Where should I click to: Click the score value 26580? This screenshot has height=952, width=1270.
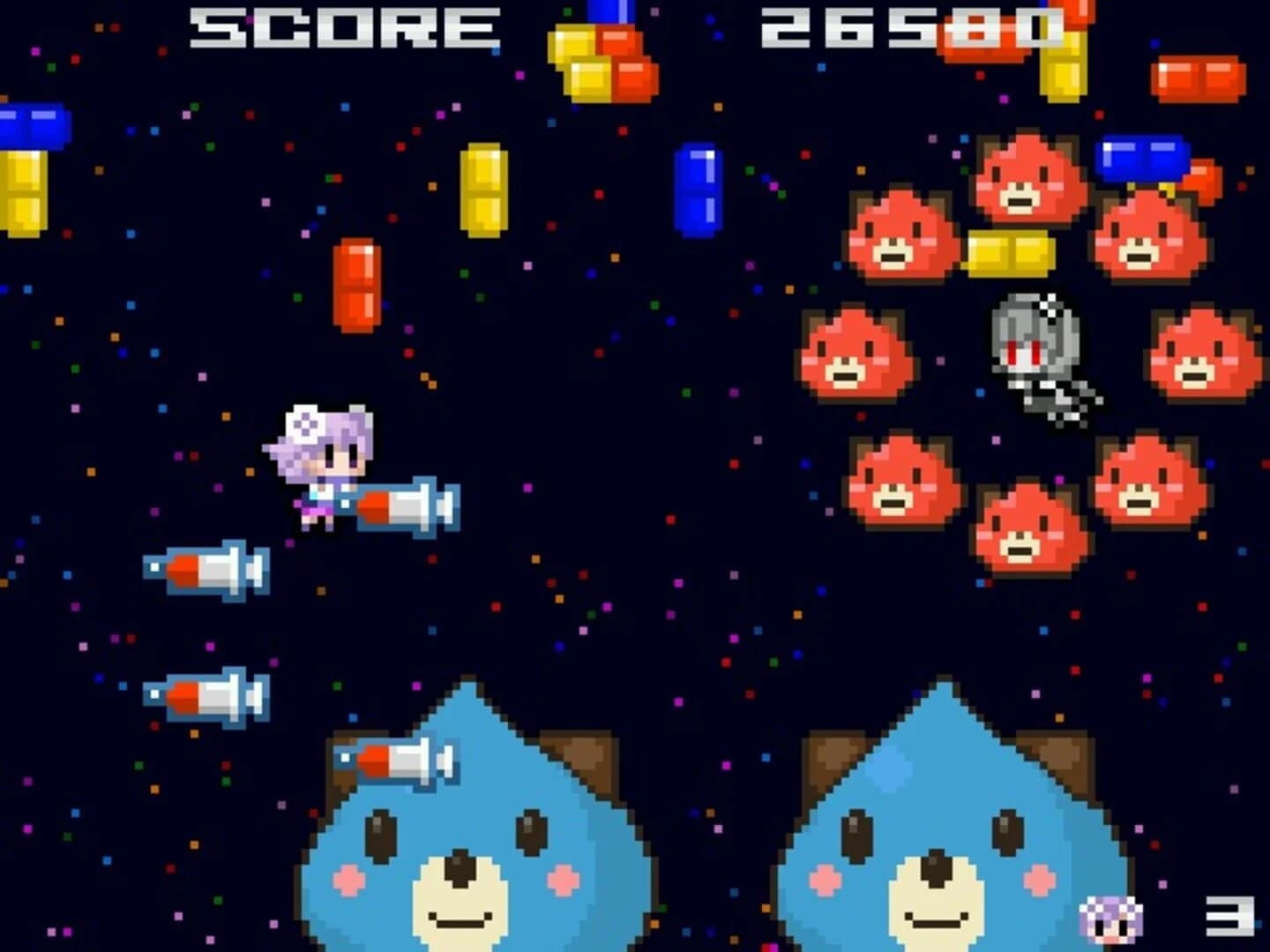click(x=908, y=26)
